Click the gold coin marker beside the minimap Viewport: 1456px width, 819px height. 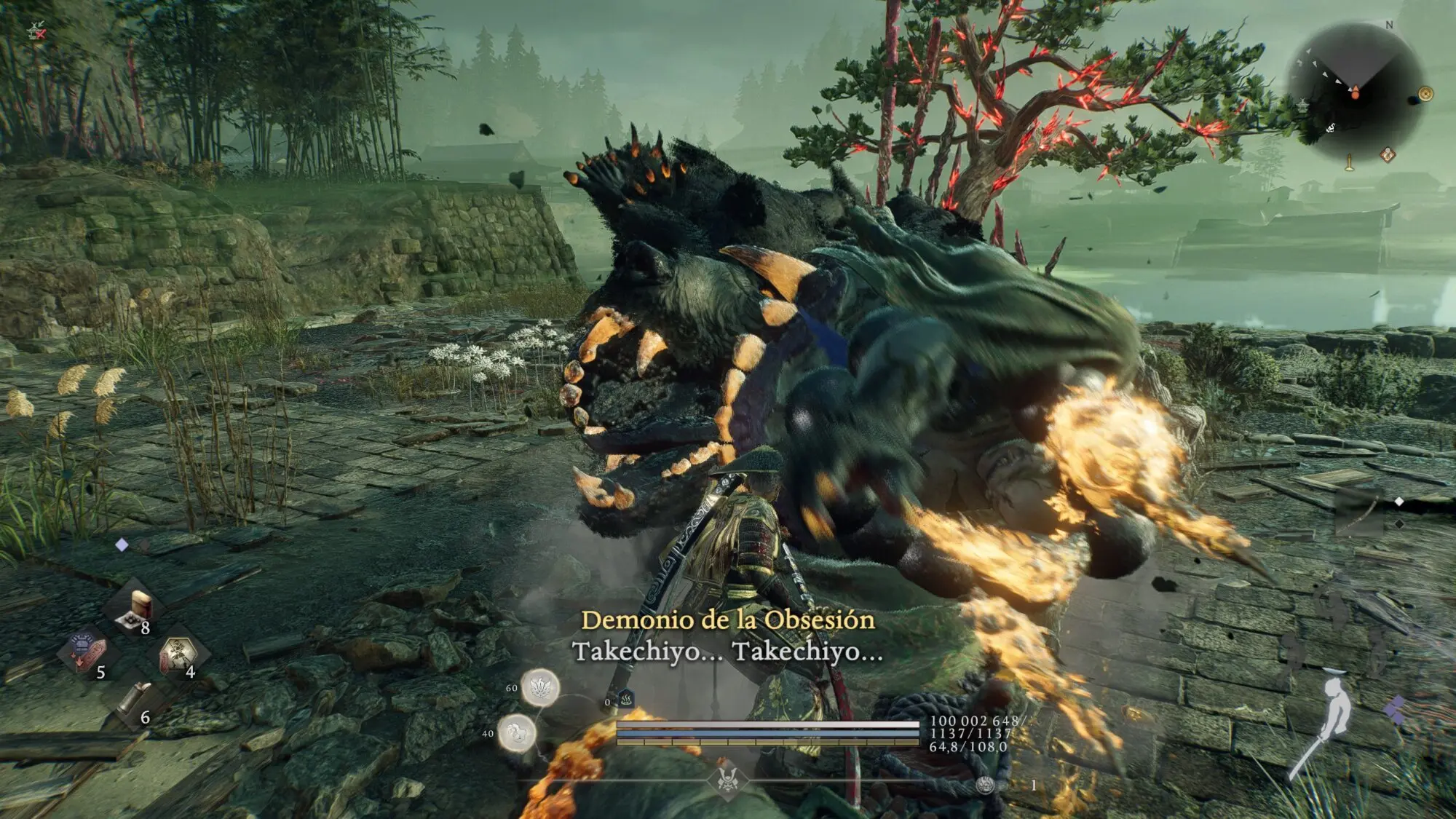click(1425, 94)
